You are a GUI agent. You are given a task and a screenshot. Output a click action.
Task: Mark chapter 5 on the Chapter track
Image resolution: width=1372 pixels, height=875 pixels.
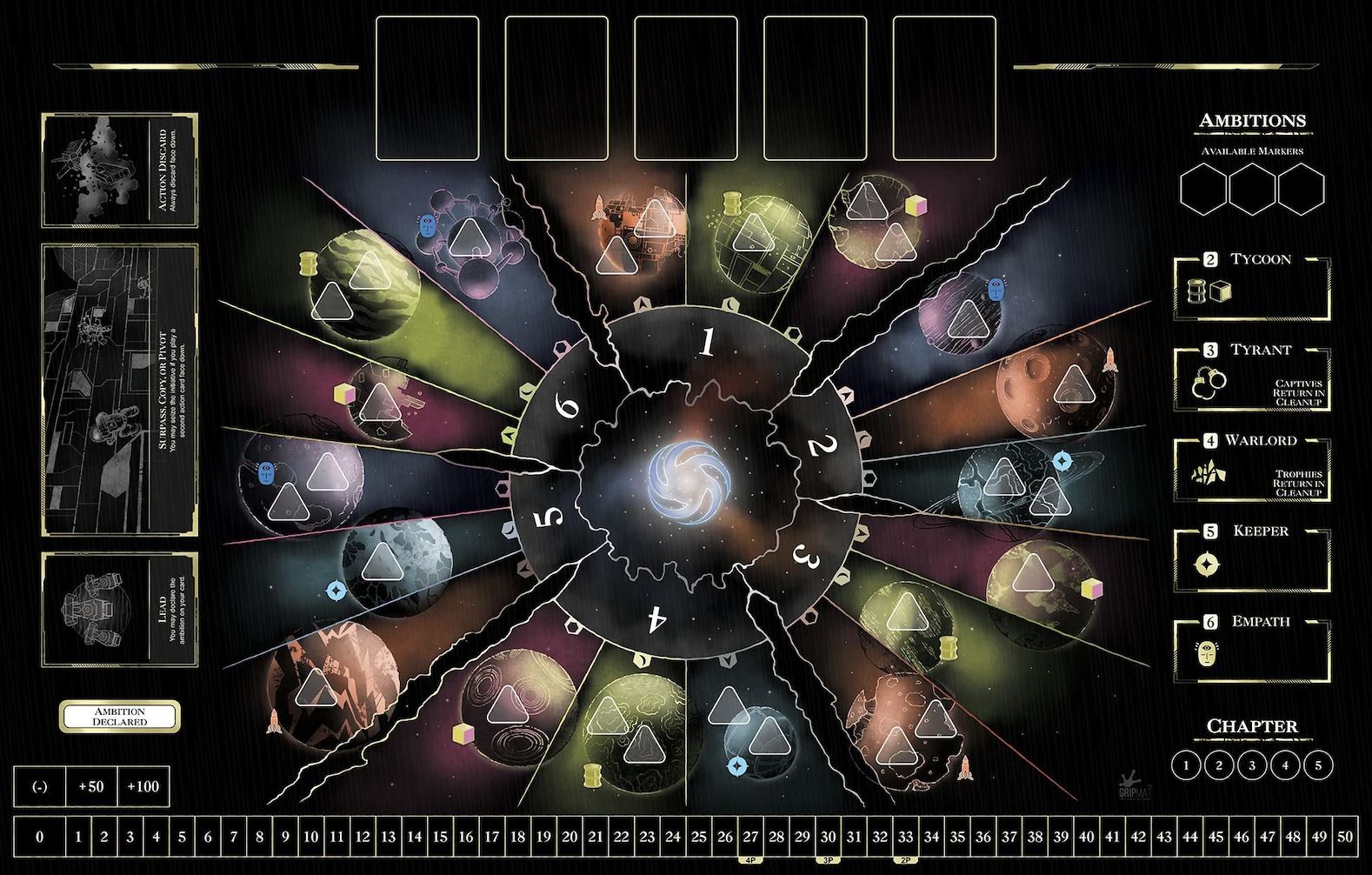tap(1318, 765)
